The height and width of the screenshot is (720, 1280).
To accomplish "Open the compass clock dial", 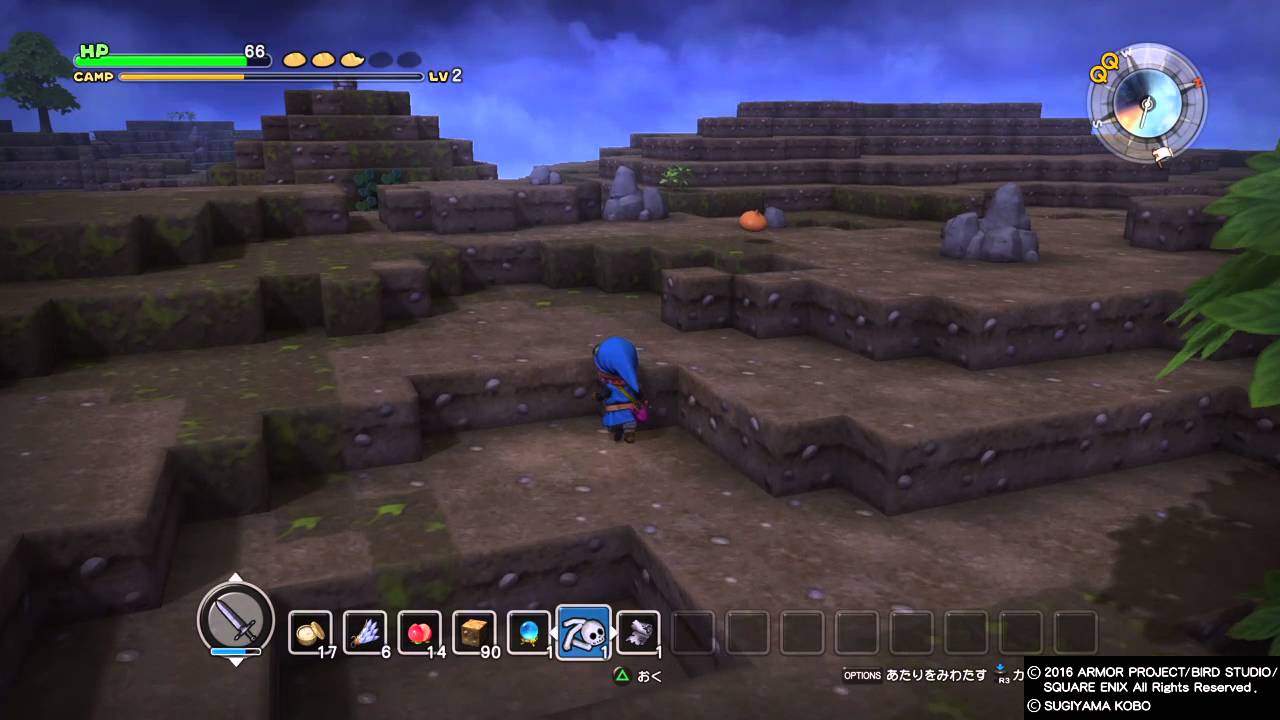I will (1146, 104).
